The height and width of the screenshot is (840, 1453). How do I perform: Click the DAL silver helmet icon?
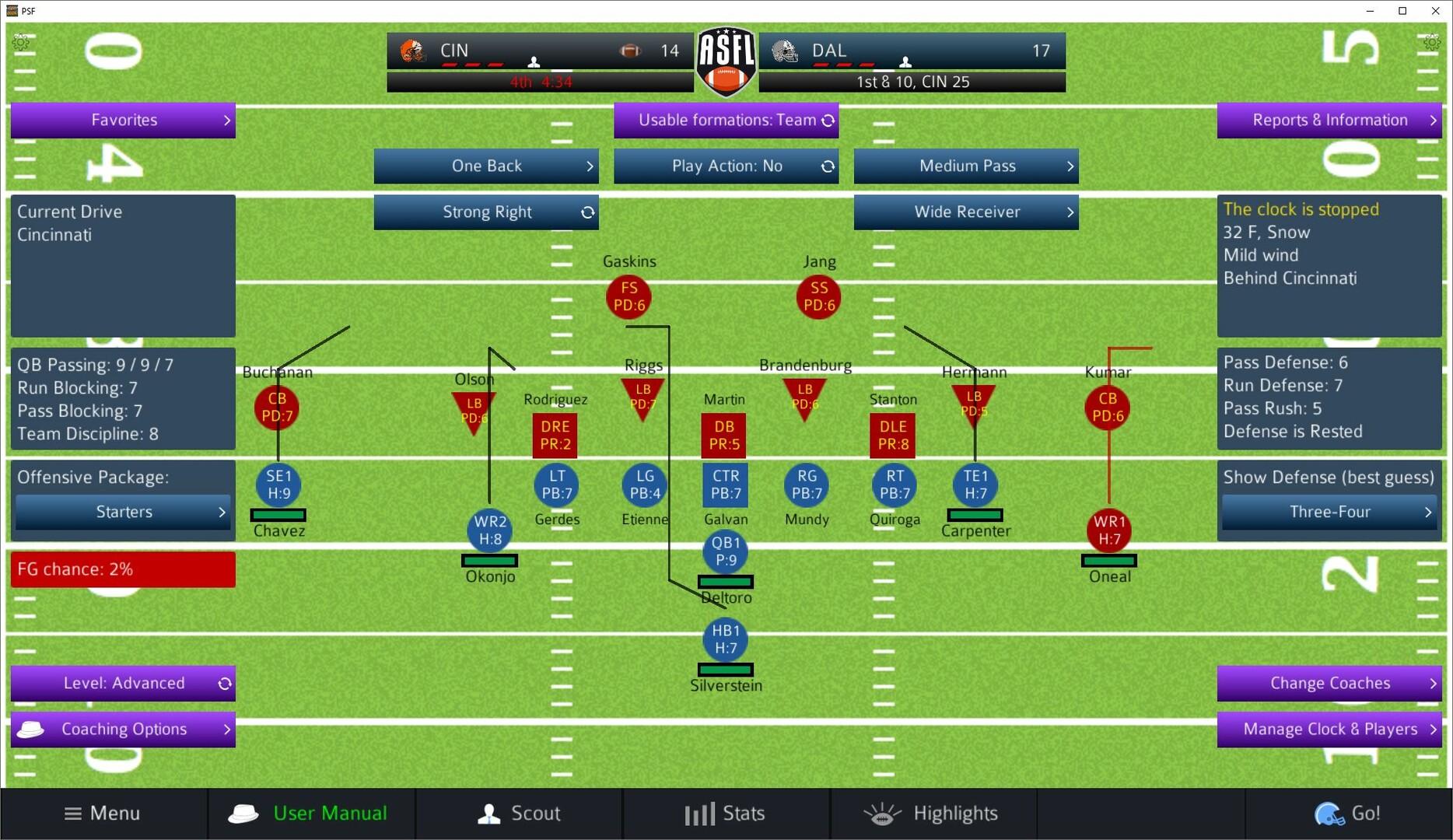tap(785, 50)
